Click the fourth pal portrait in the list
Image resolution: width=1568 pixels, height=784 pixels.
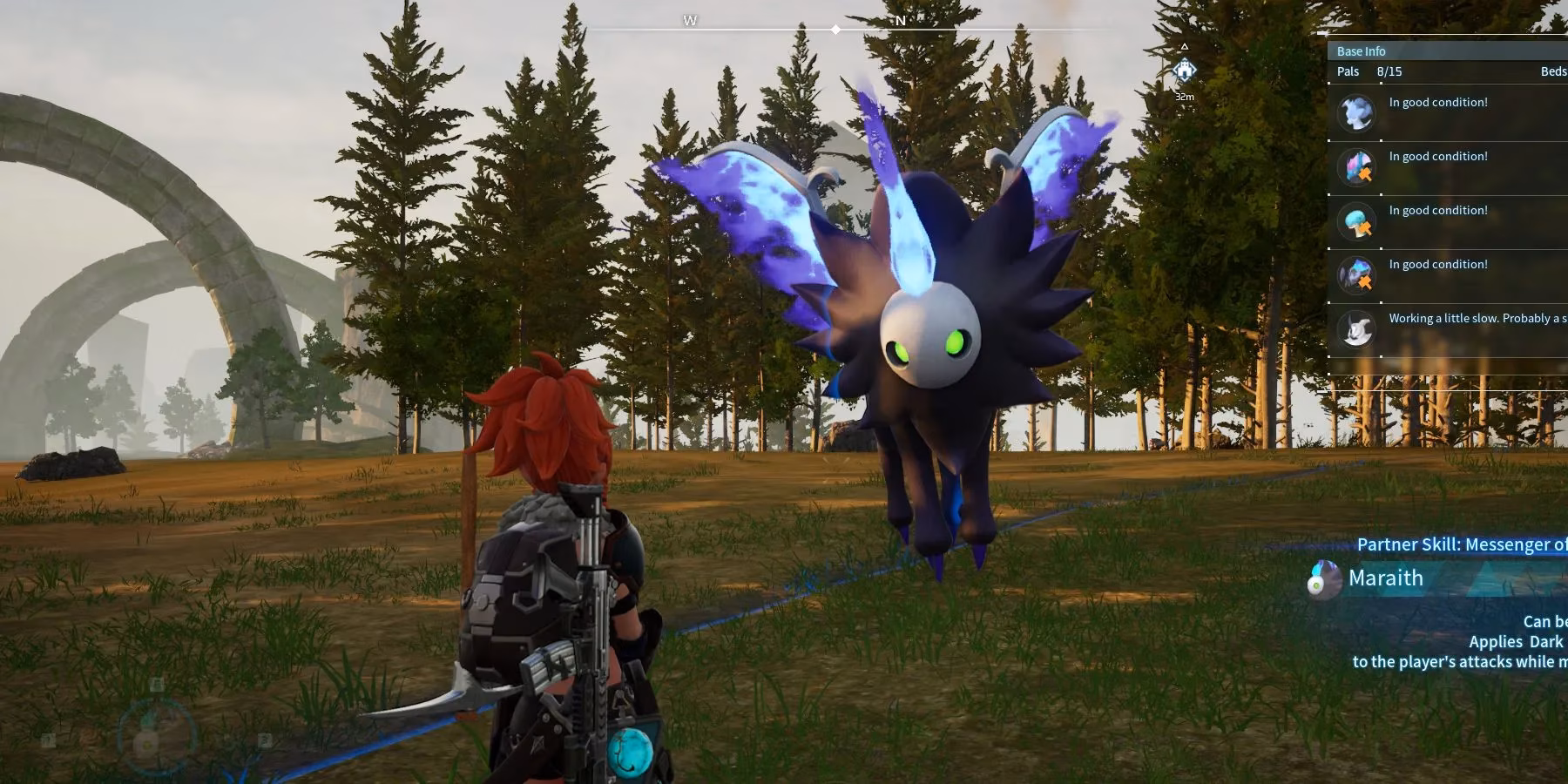coord(1356,275)
